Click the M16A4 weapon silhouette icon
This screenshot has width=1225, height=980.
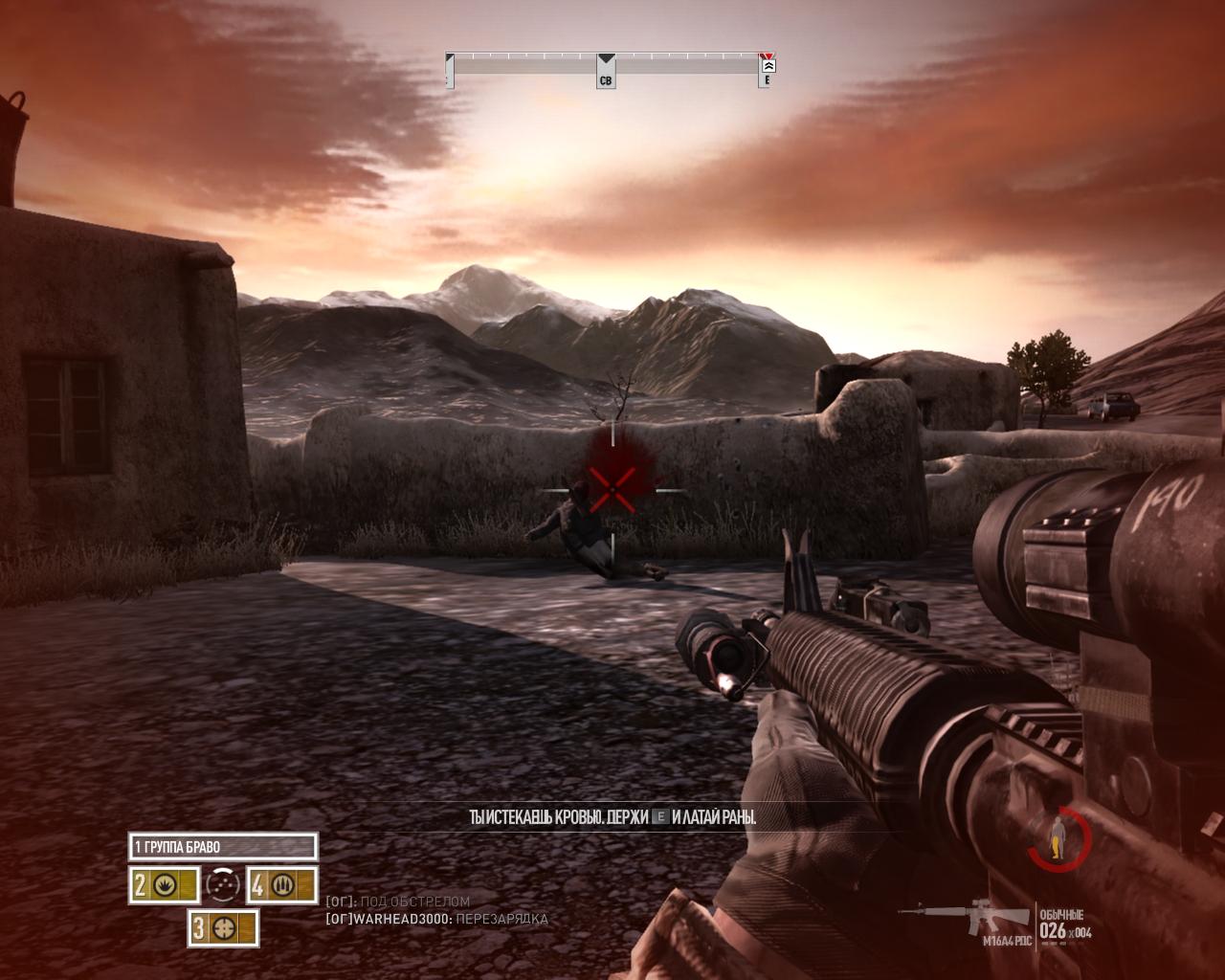[965, 916]
